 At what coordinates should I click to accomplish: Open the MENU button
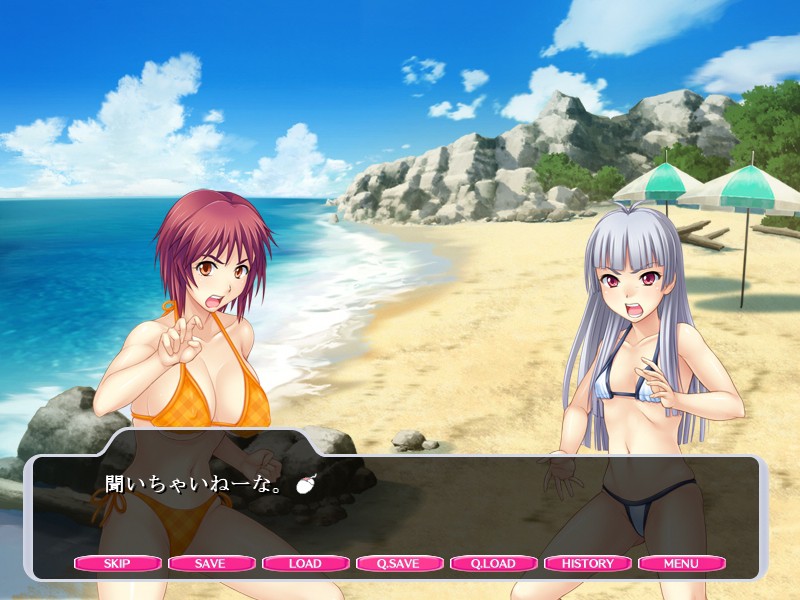click(681, 563)
